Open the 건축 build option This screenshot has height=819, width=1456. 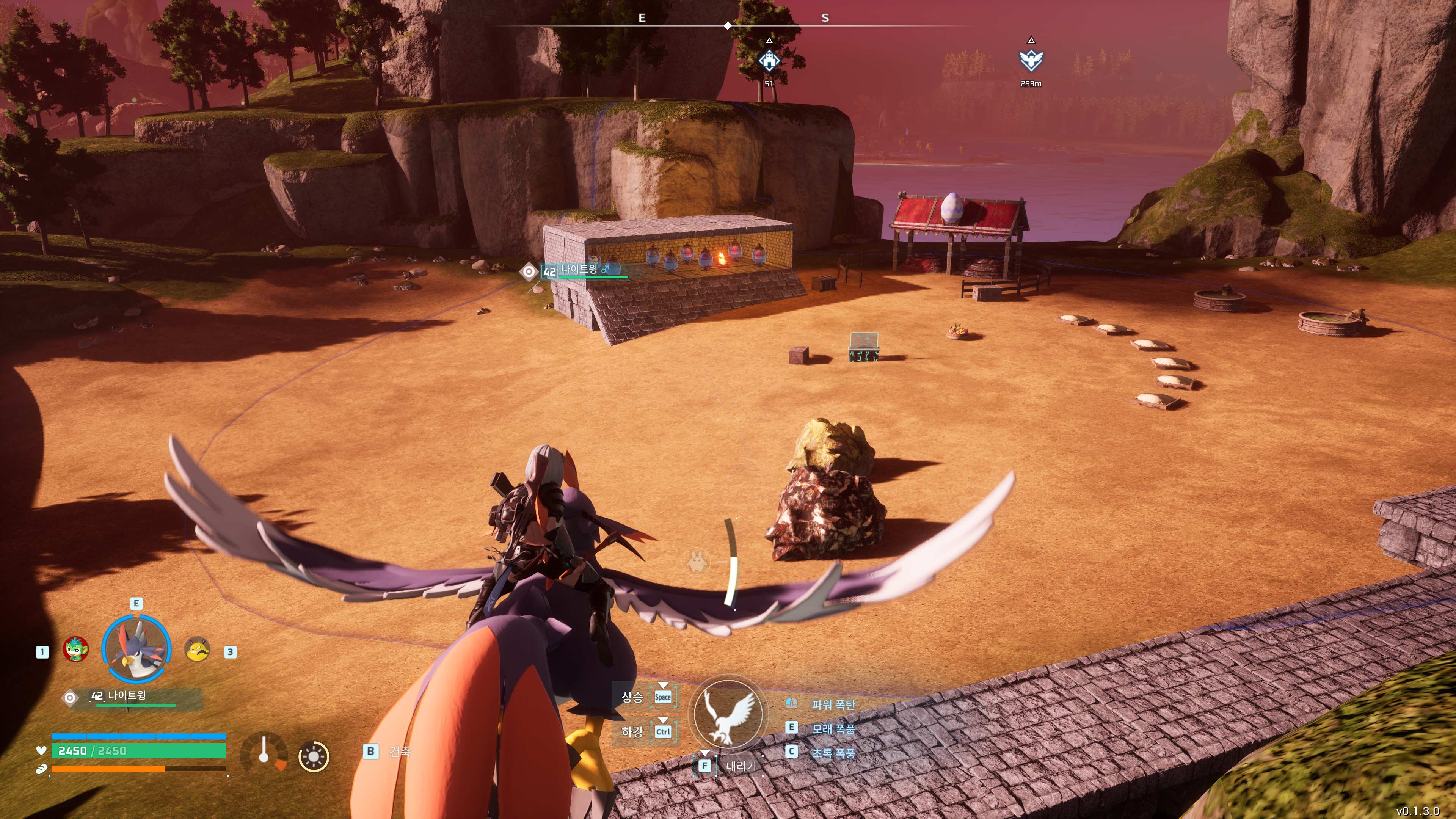pos(399,752)
